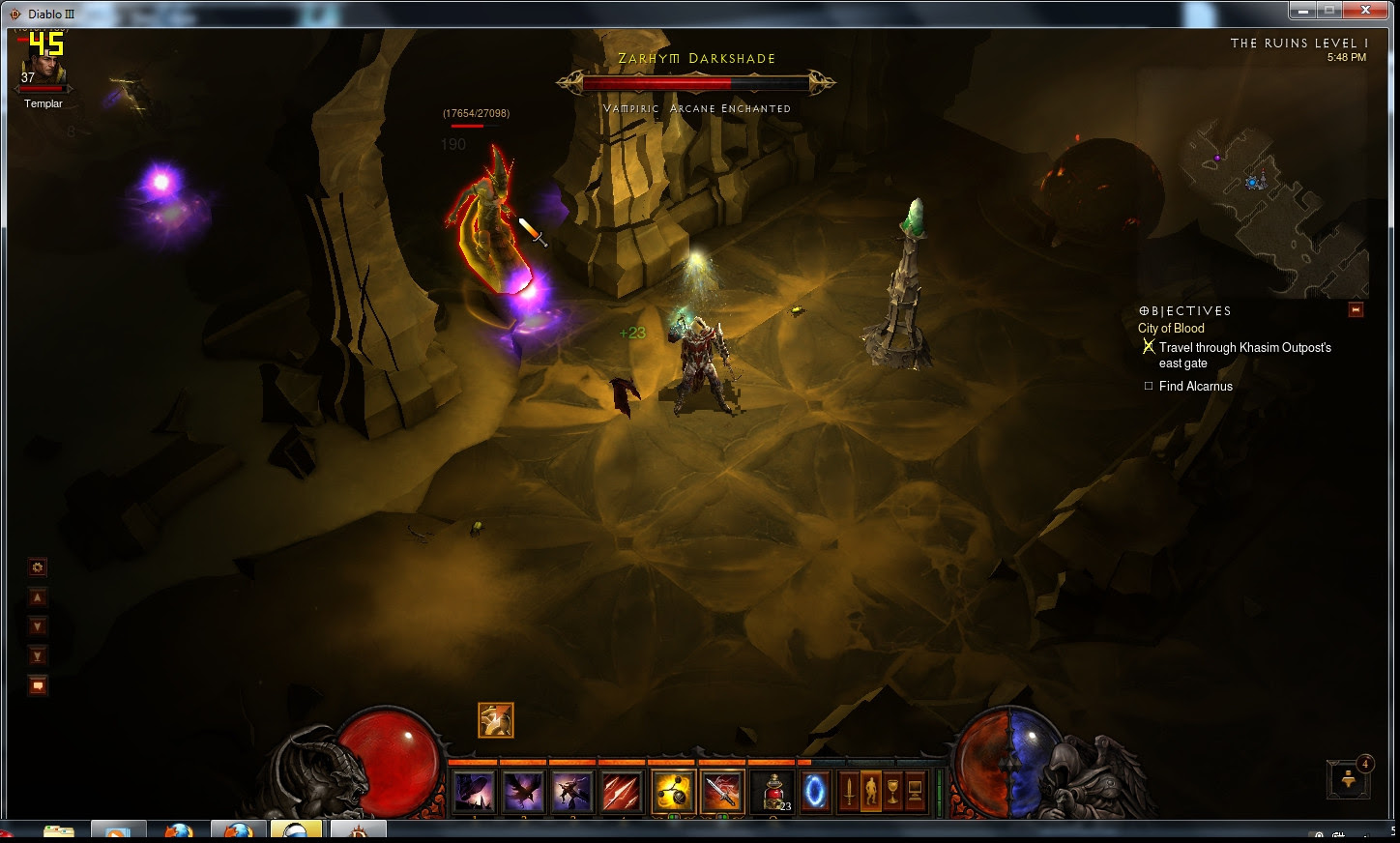Viewport: 1400px width, 843px height.
Task: Open chat options gear button
Action: point(38,567)
